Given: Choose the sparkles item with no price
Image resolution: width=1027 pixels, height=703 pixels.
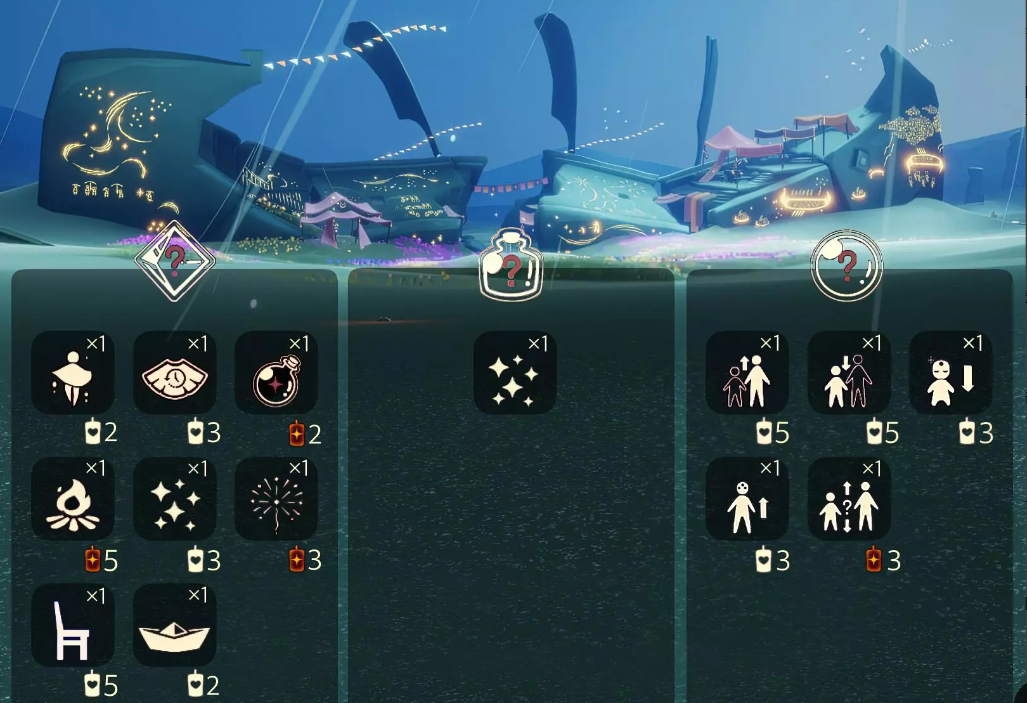Looking at the screenshot, I should (x=515, y=372).
